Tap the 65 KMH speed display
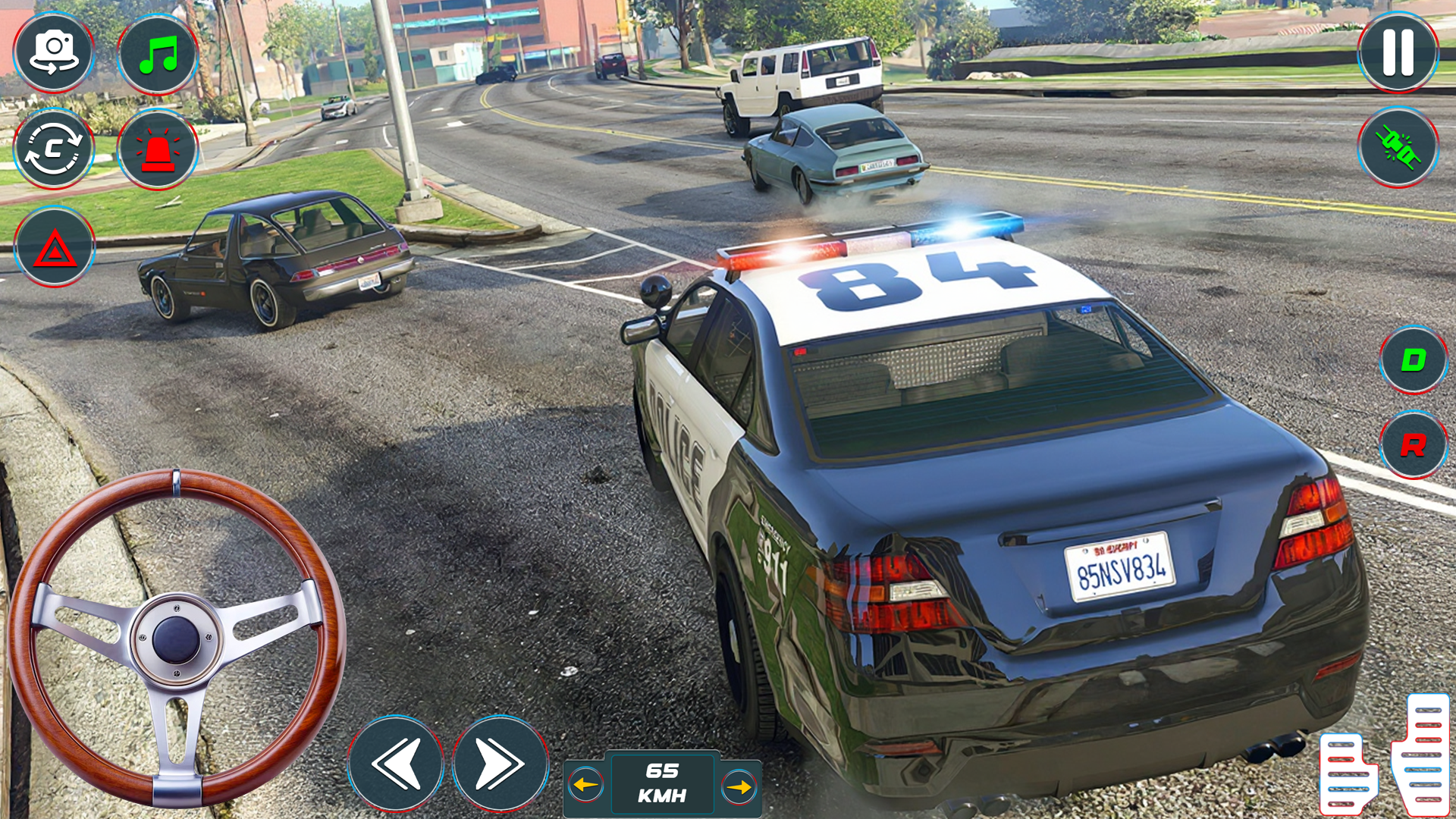Image resolution: width=1456 pixels, height=819 pixels. (660, 783)
